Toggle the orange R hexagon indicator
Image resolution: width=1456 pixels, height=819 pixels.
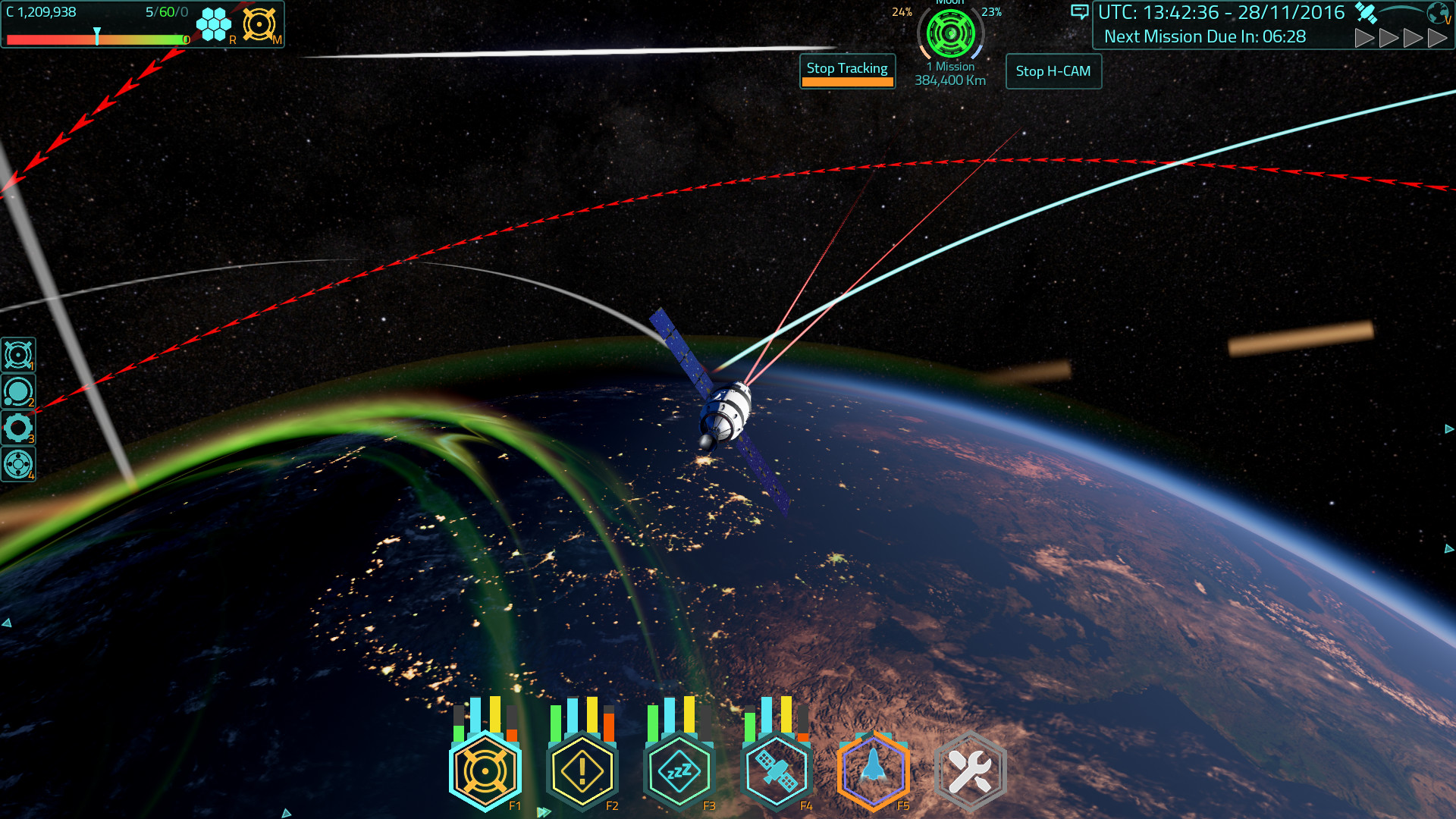click(x=213, y=23)
